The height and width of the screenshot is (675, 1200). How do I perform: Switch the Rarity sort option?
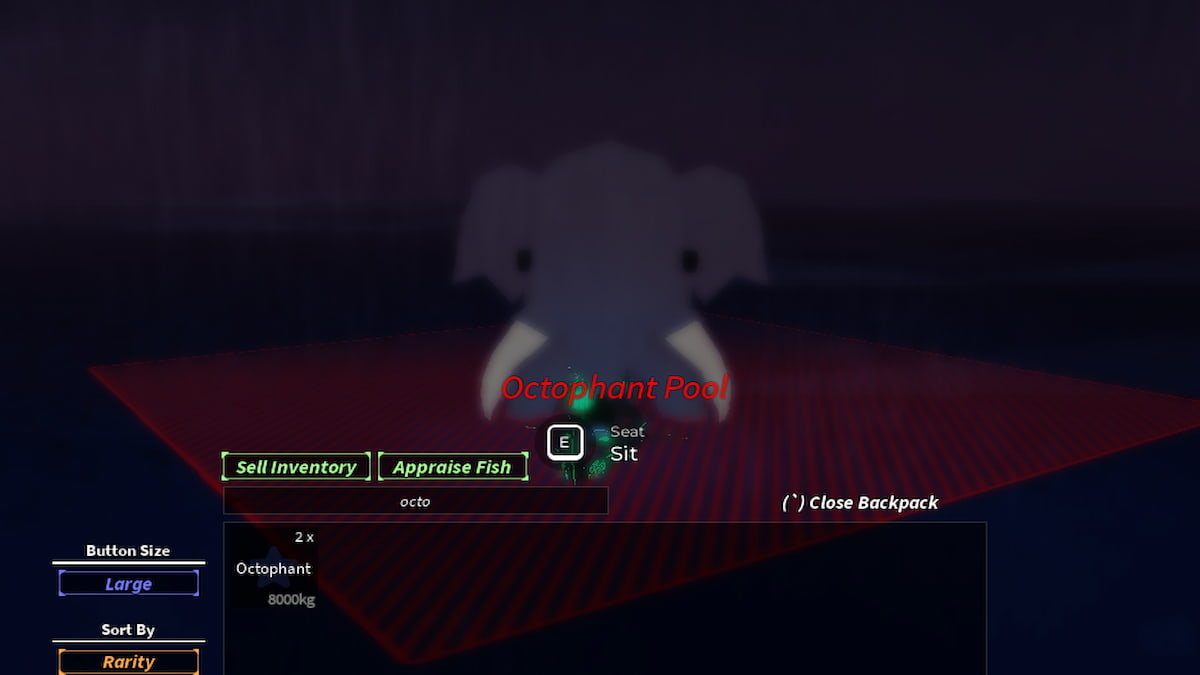pyautogui.click(x=128, y=662)
